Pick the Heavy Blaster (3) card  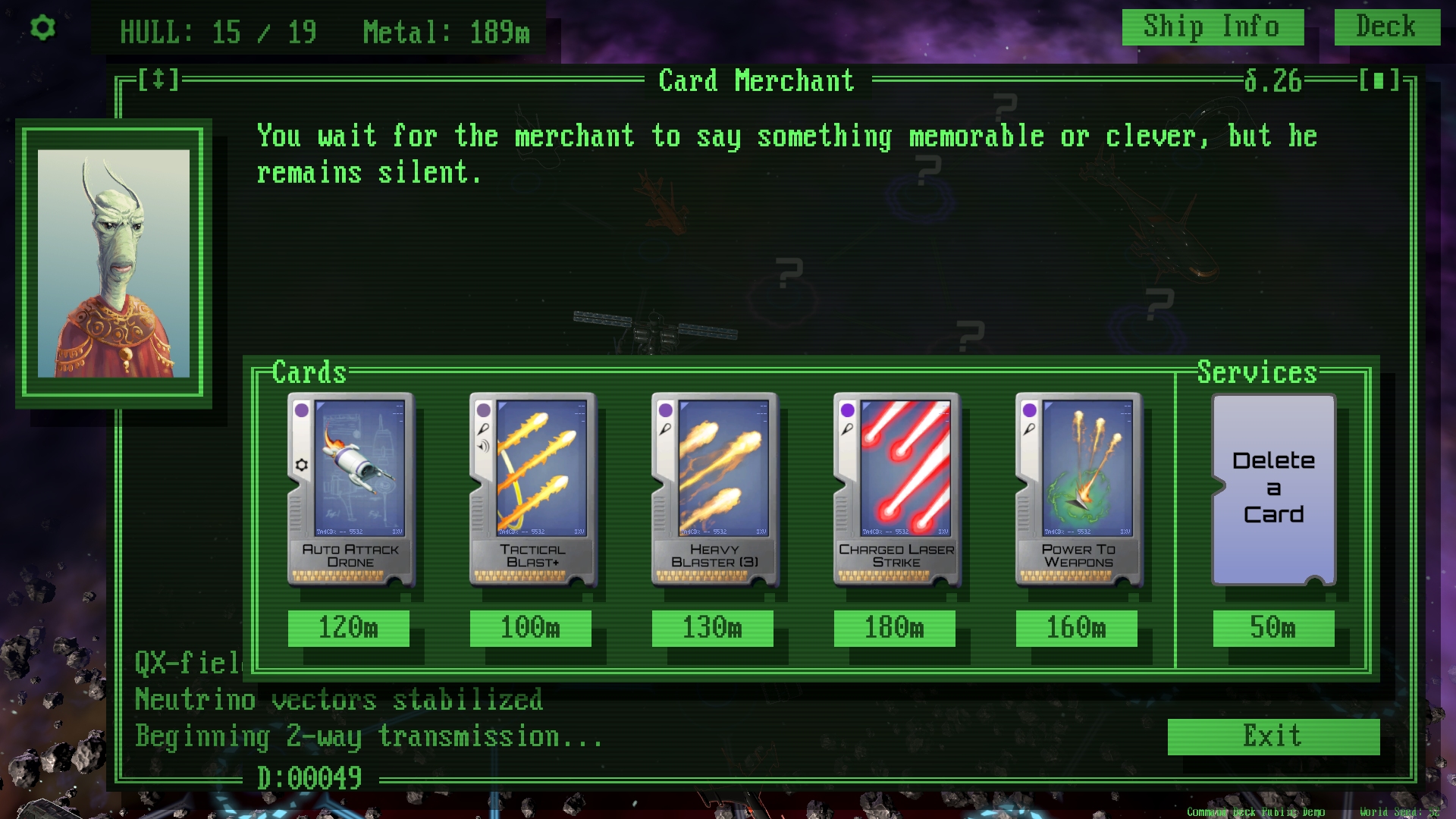click(714, 489)
